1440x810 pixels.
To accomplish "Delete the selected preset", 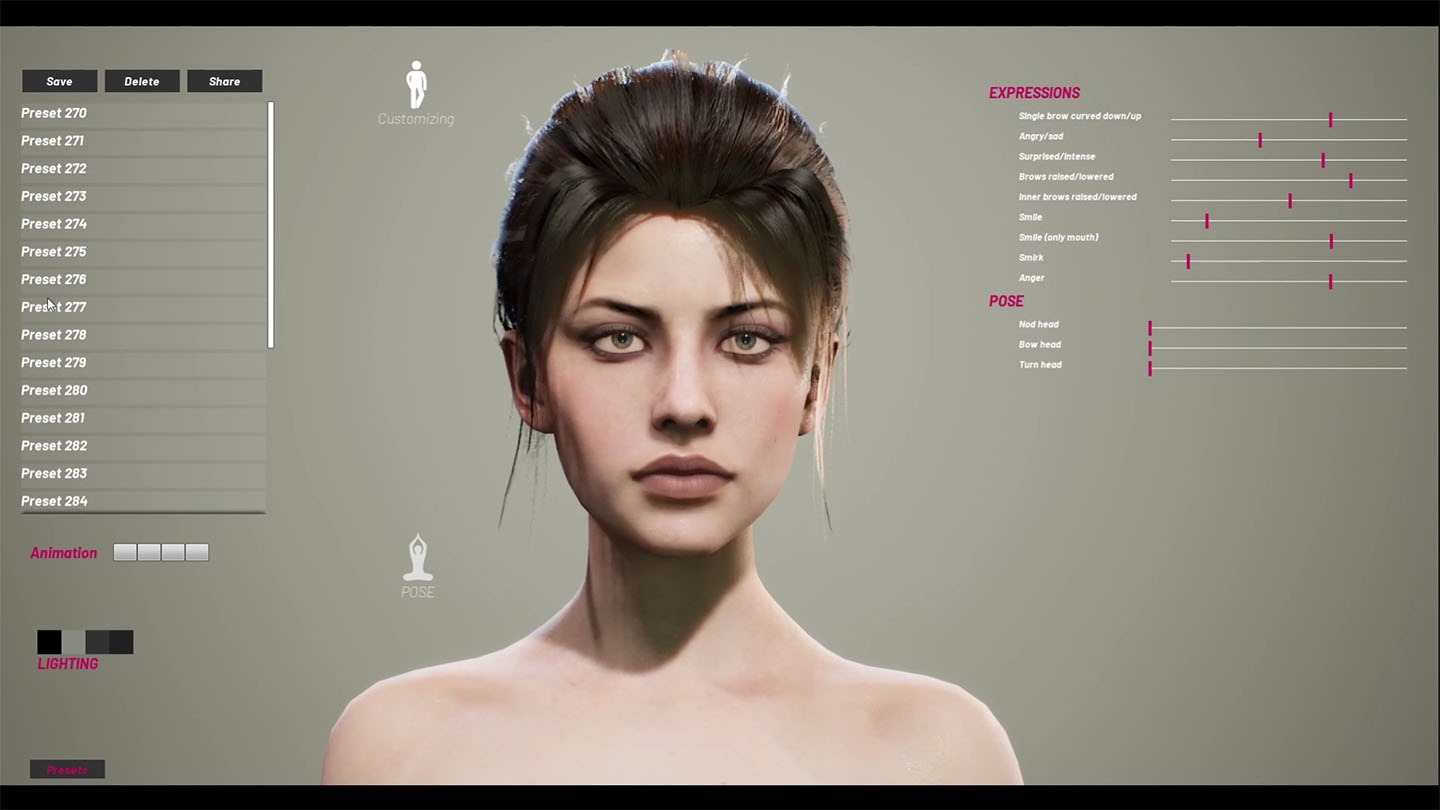I will (x=142, y=81).
